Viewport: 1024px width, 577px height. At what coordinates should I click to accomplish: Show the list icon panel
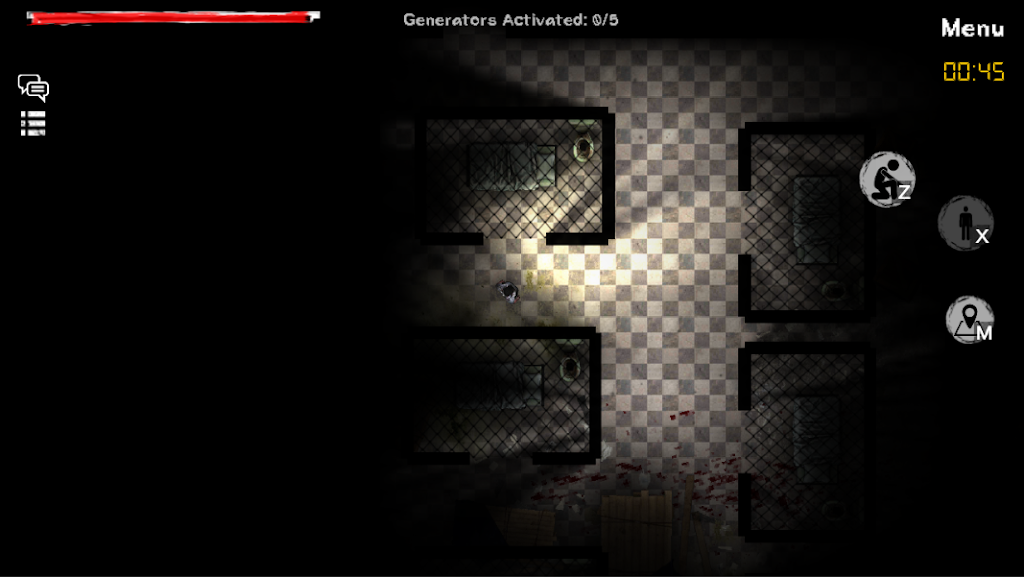[33, 123]
